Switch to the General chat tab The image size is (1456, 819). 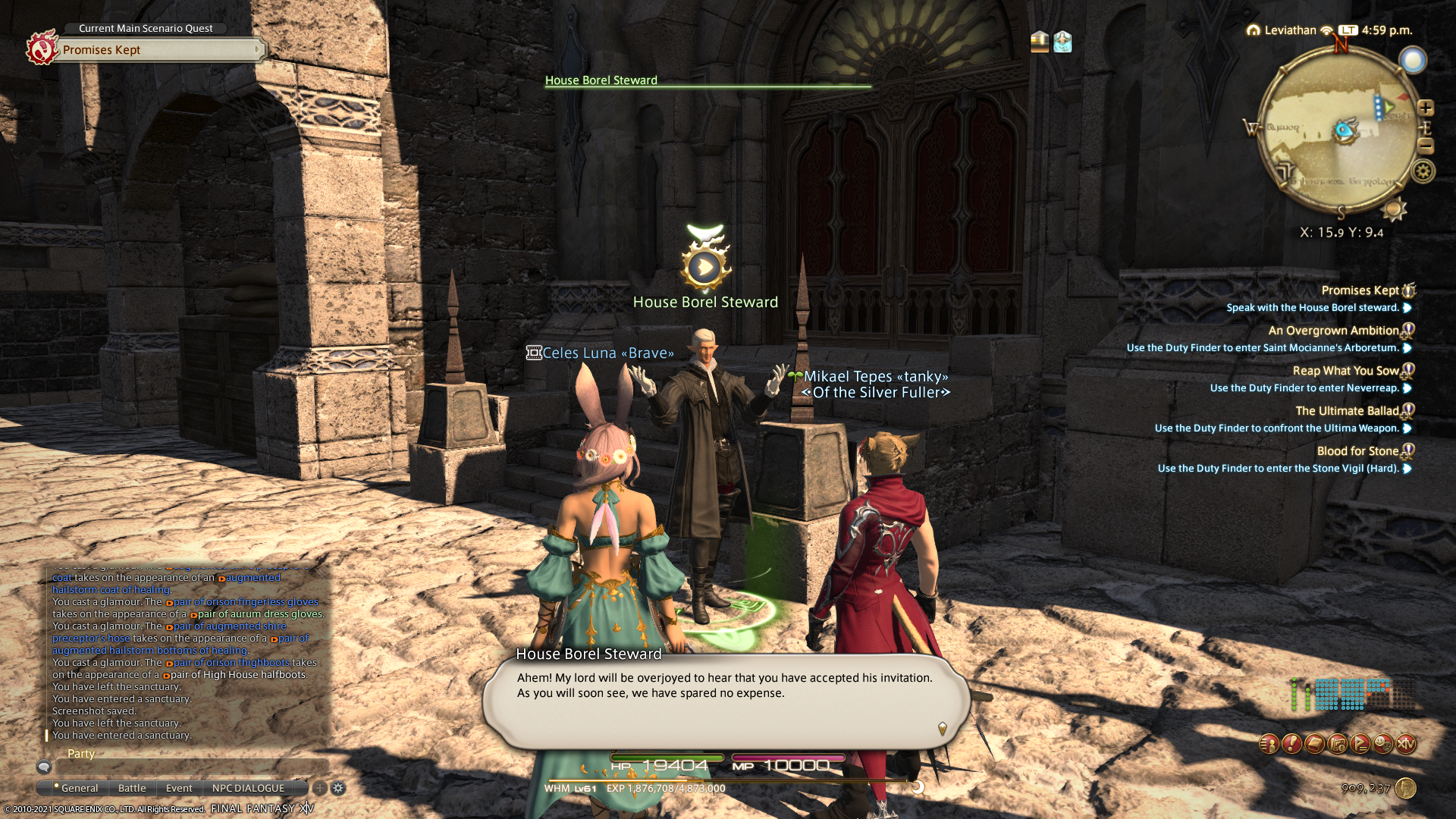point(79,788)
